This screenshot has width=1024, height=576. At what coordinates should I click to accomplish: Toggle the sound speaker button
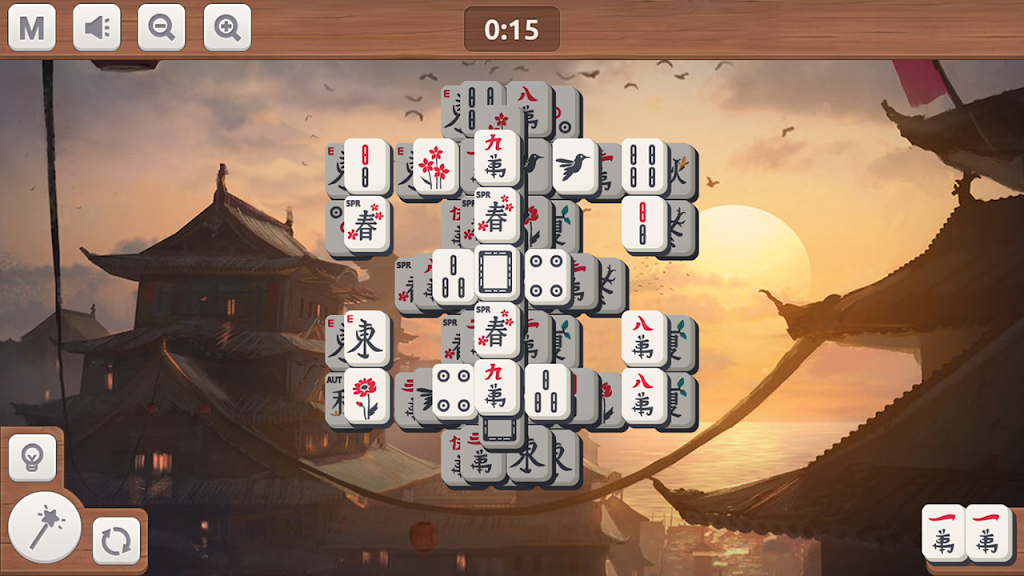97,28
